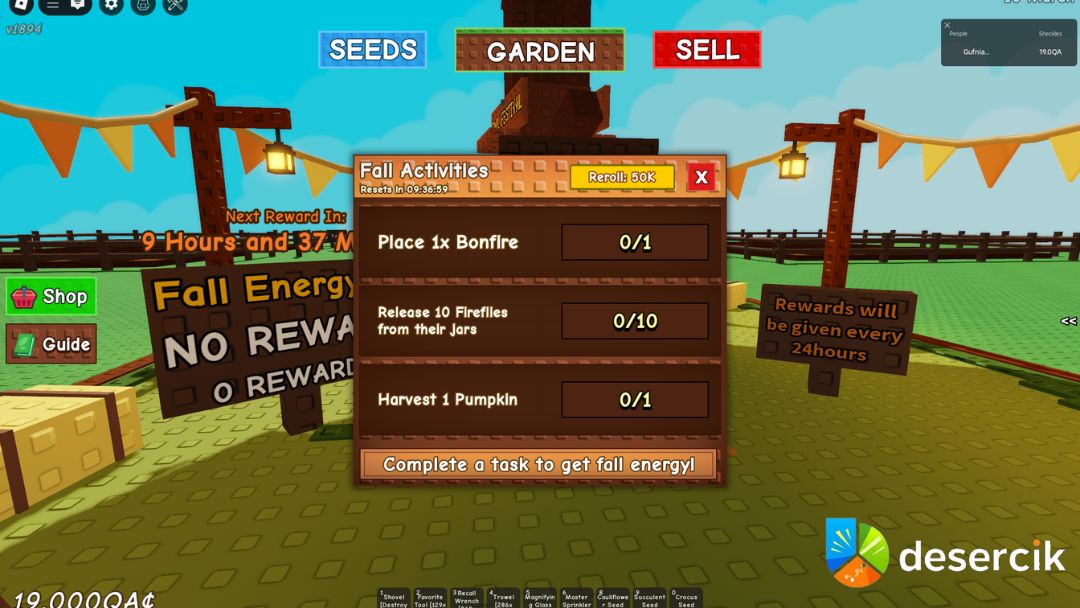Reroll activities for 50K

(x=622, y=177)
